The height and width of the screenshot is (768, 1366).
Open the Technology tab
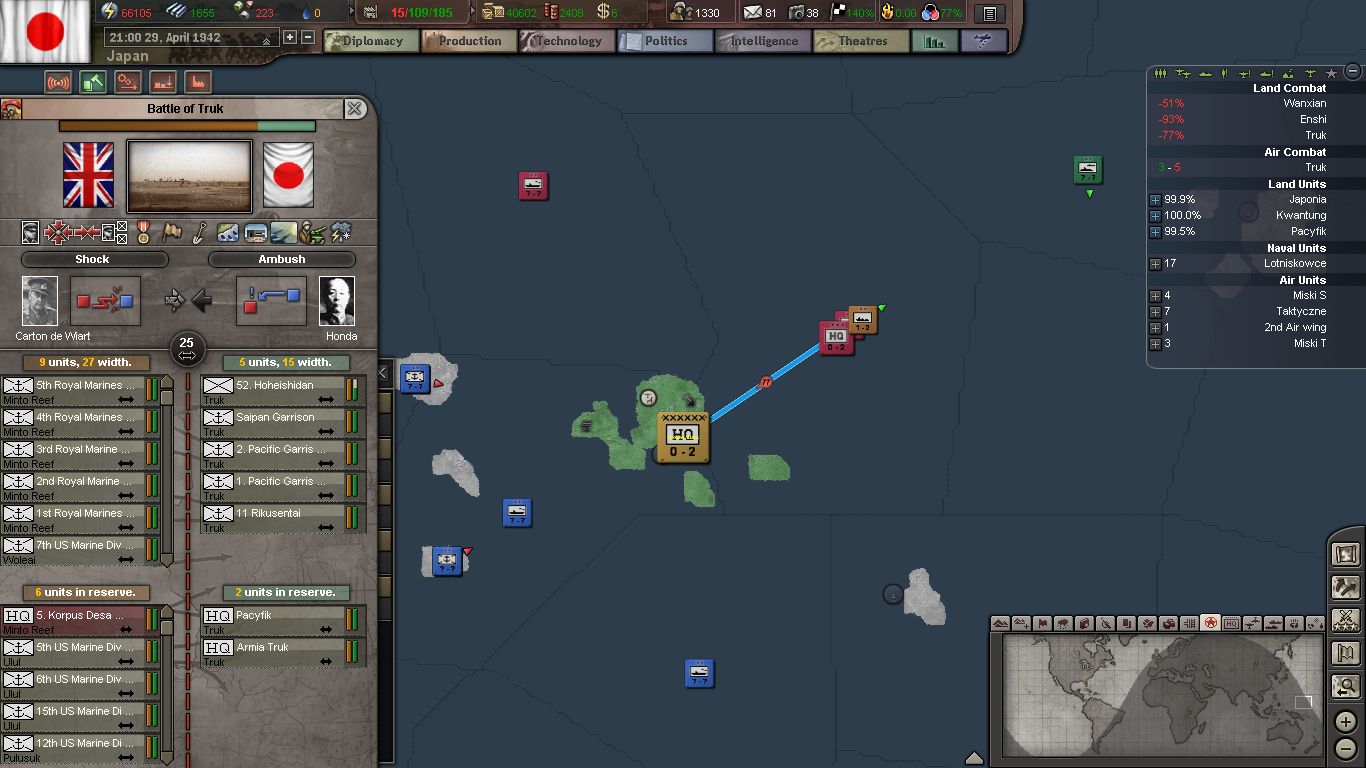[x=561, y=41]
